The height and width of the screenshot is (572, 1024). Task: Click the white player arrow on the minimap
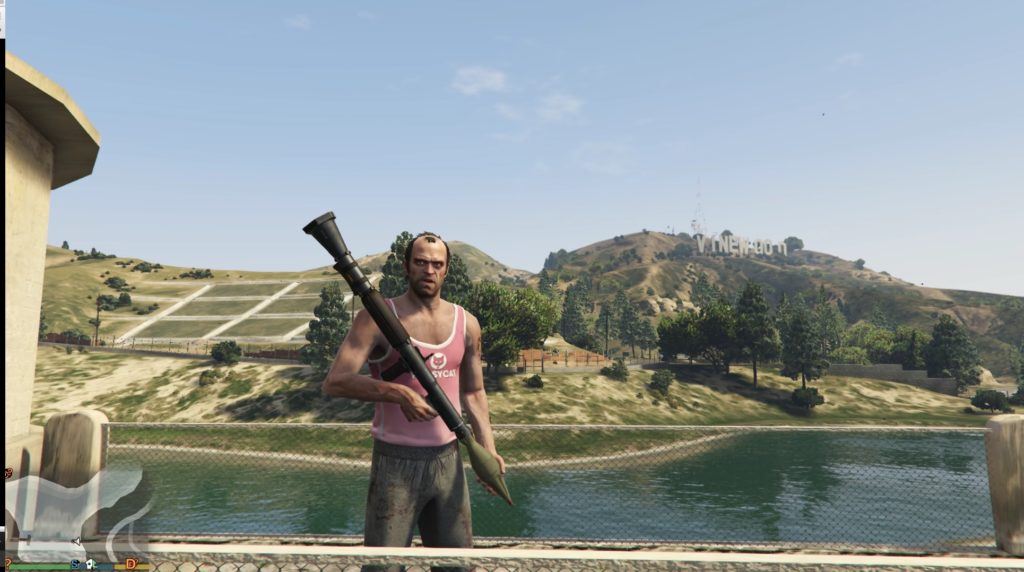pyautogui.click(x=76, y=542)
